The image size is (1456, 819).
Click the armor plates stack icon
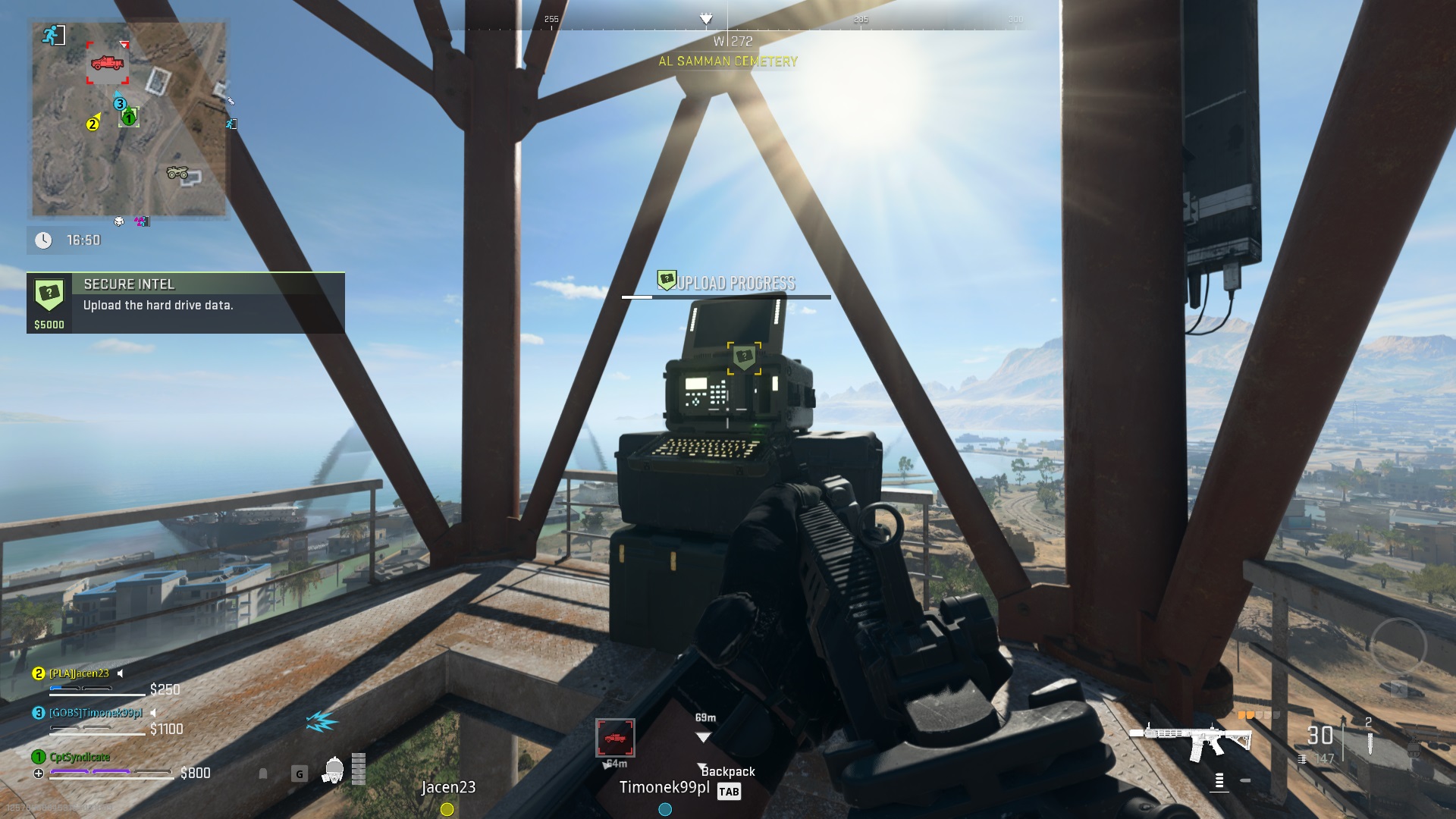[x=359, y=770]
